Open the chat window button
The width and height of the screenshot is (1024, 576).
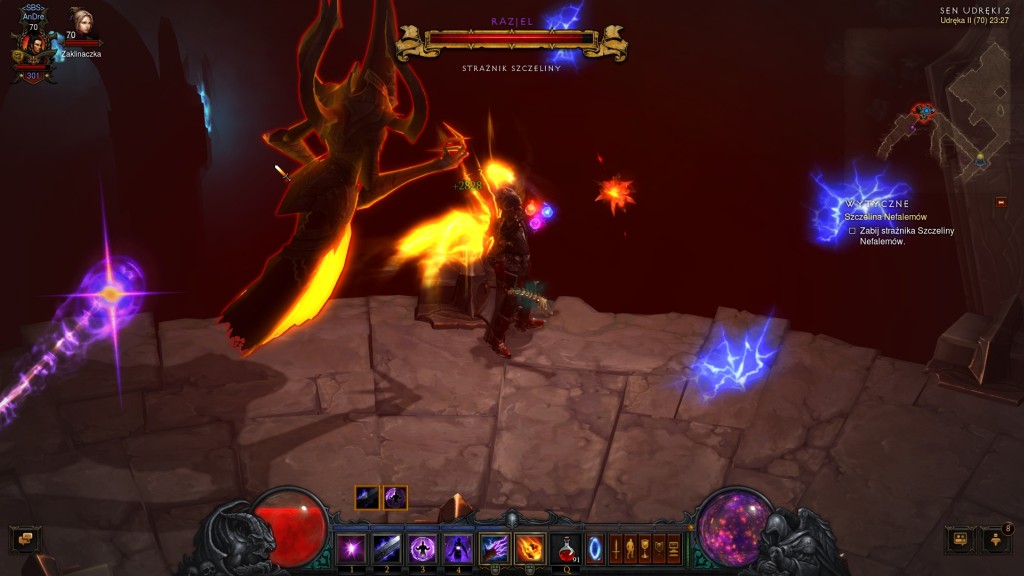click(25, 539)
